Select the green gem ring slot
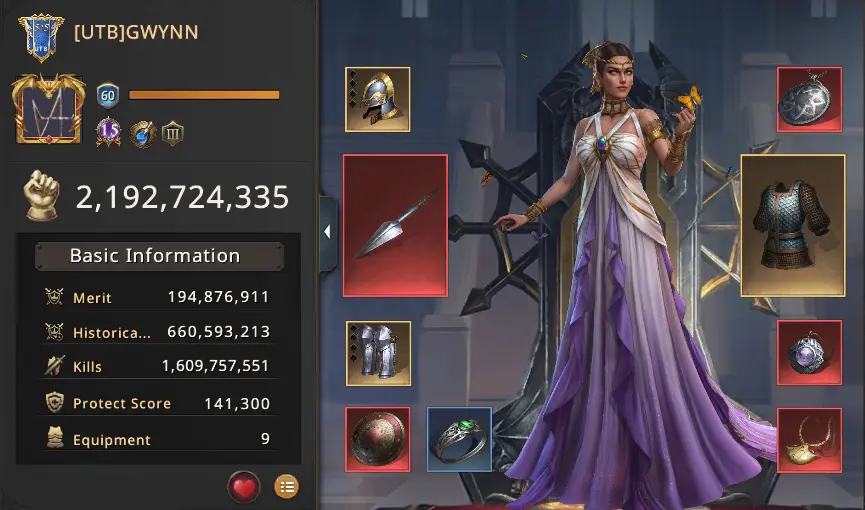Image resolution: width=865 pixels, height=510 pixels. click(x=459, y=438)
